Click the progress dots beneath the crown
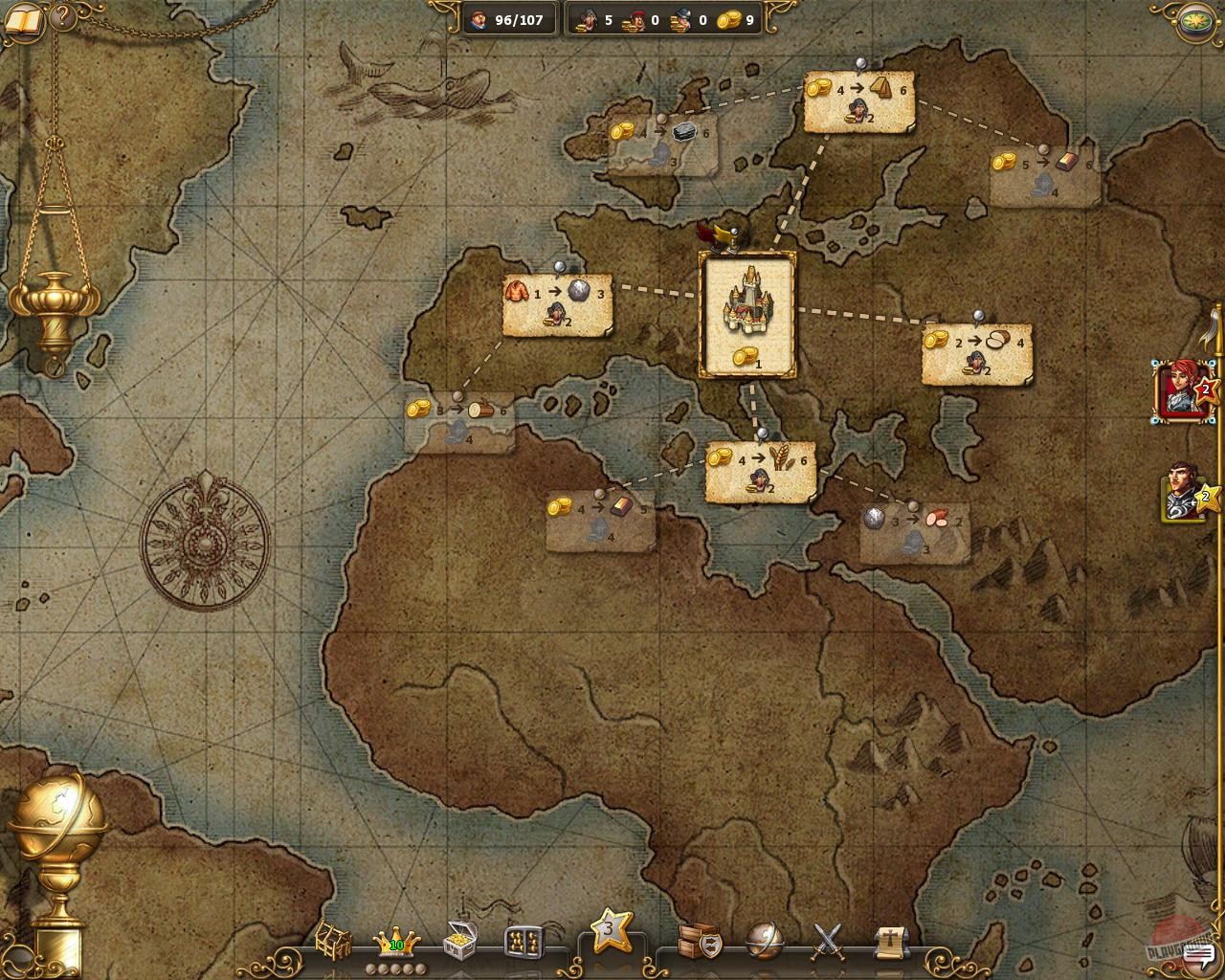 click(x=394, y=968)
